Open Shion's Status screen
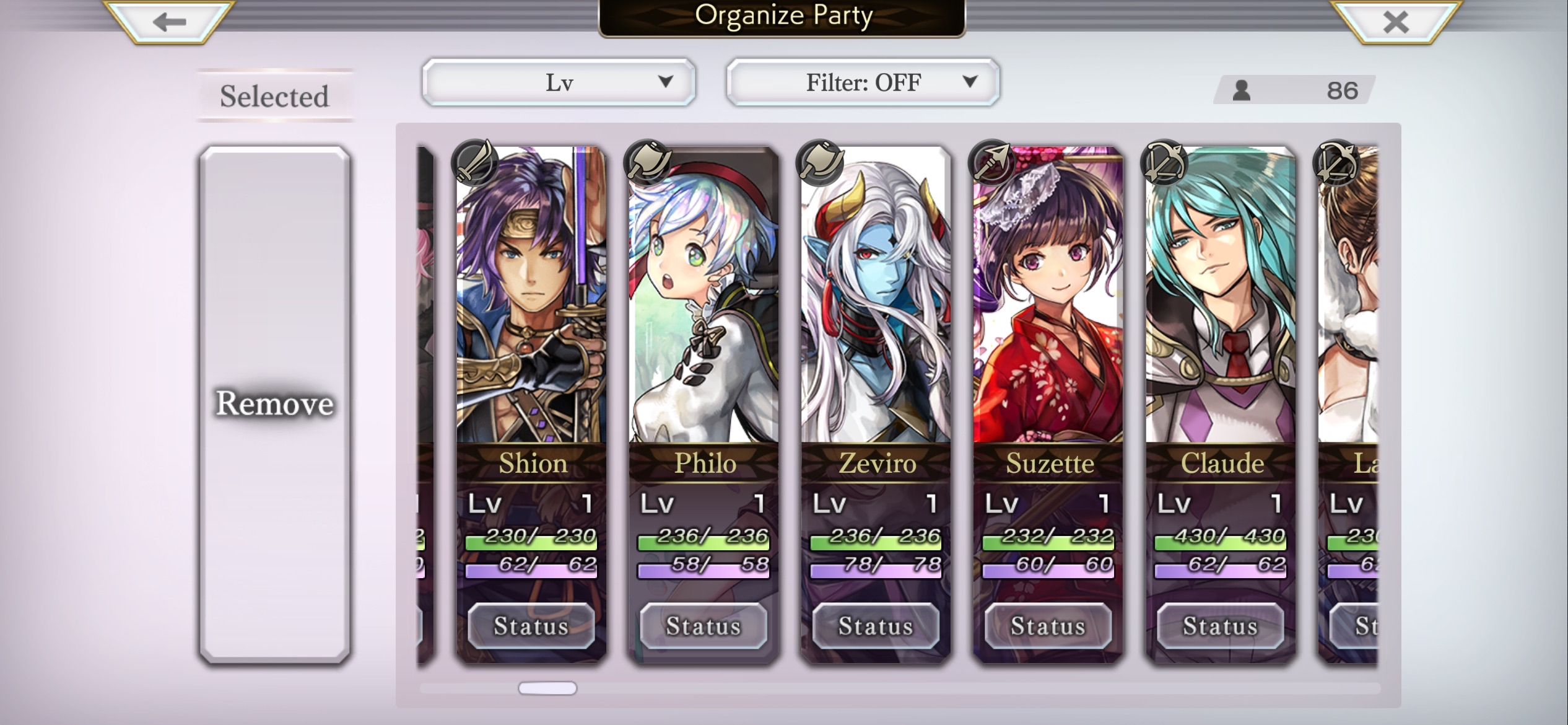Screen dimensions: 1568x725 tap(531, 626)
